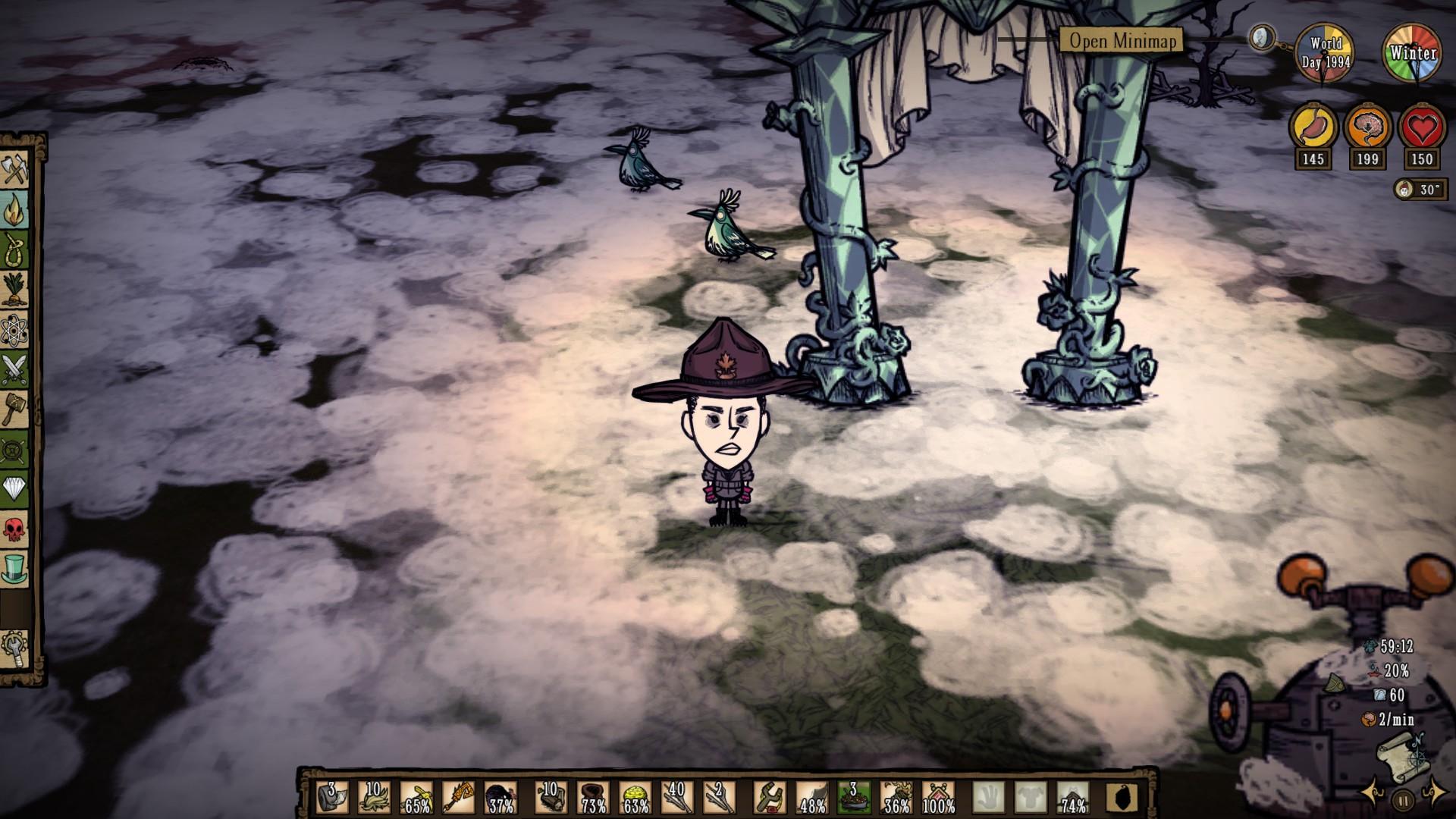Open the Science atom crafting tab

(15, 329)
